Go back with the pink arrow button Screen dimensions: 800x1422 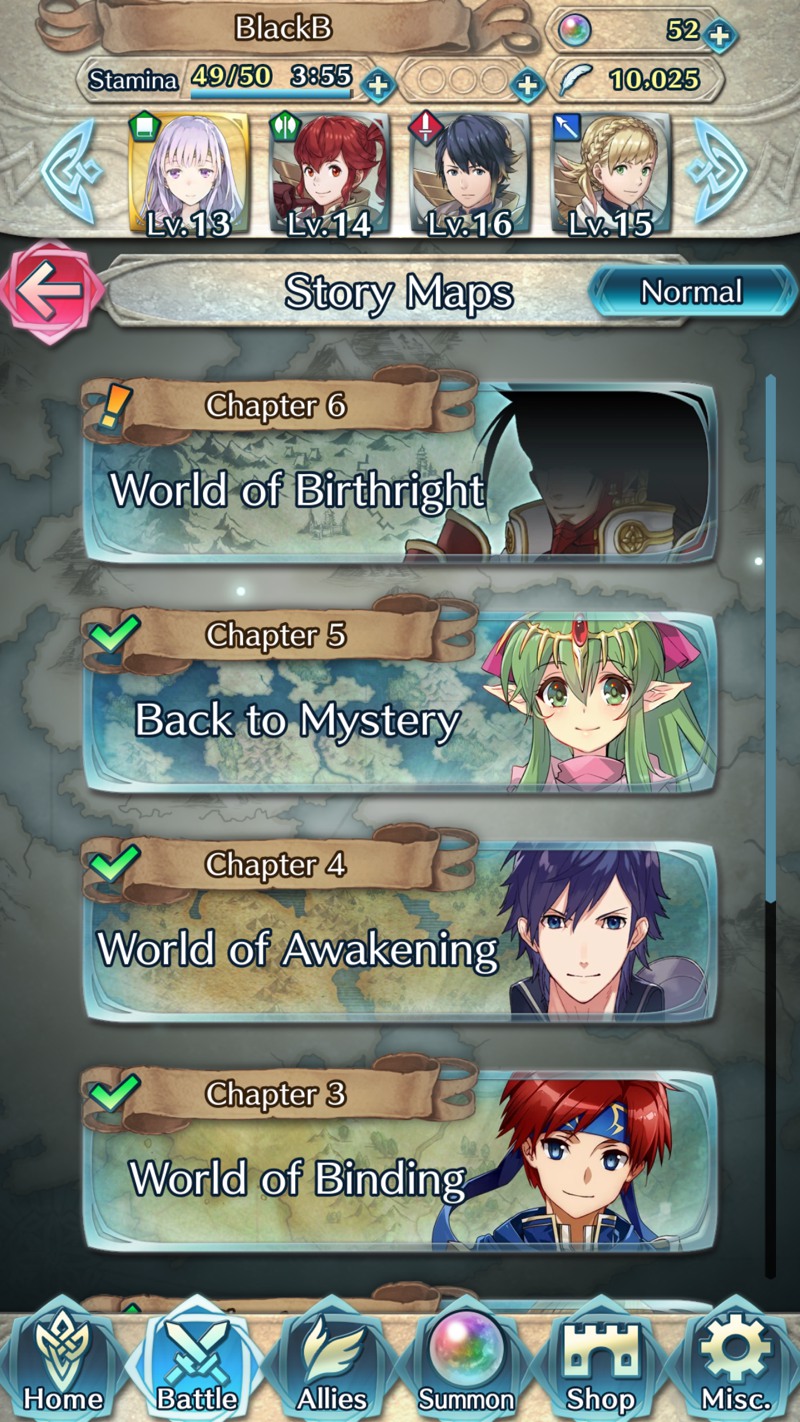click(52, 291)
